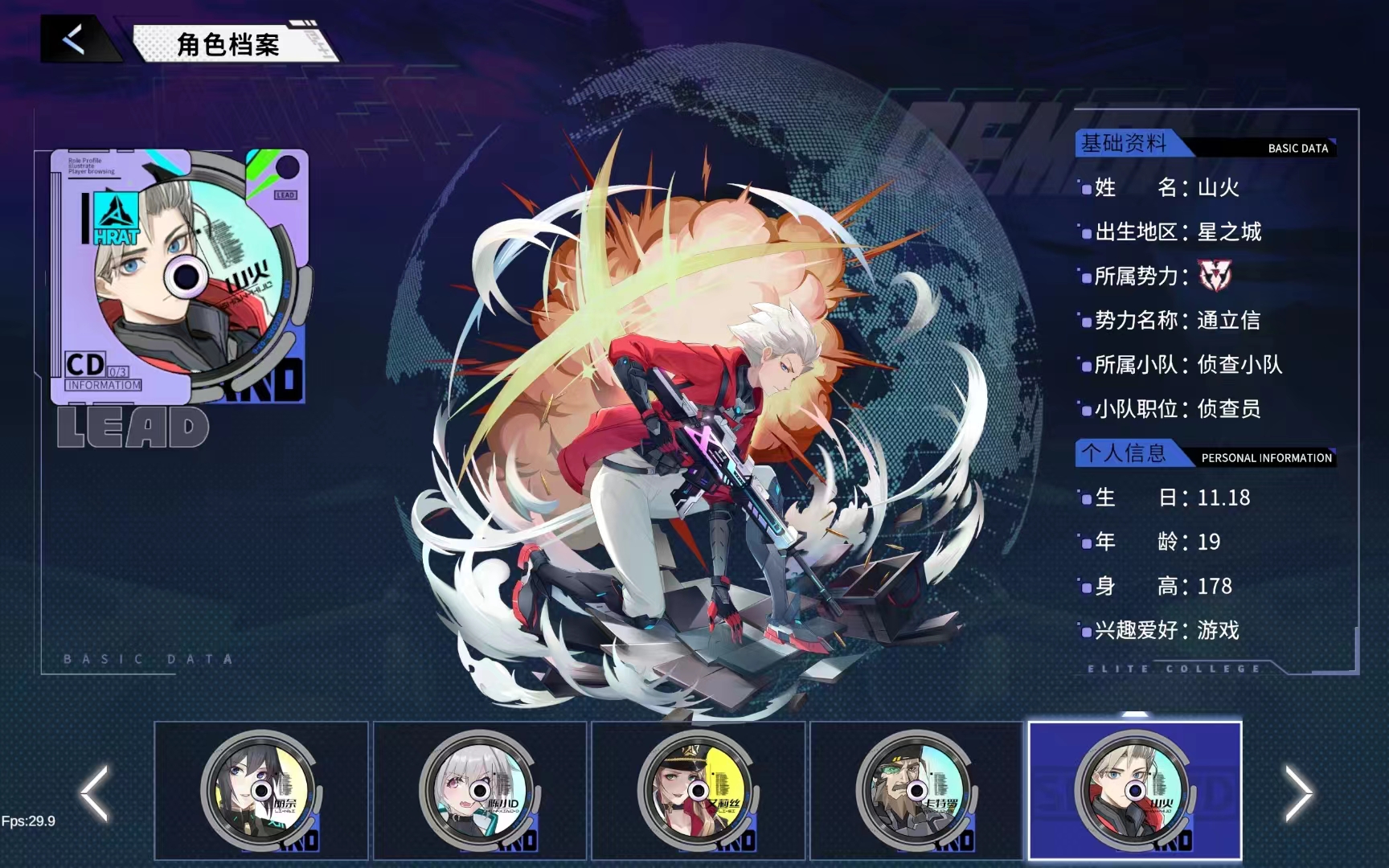Go back from the 角色档案 screen
Viewport: 1389px width, 868px height.
pyautogui.click(x=74, y=39)
